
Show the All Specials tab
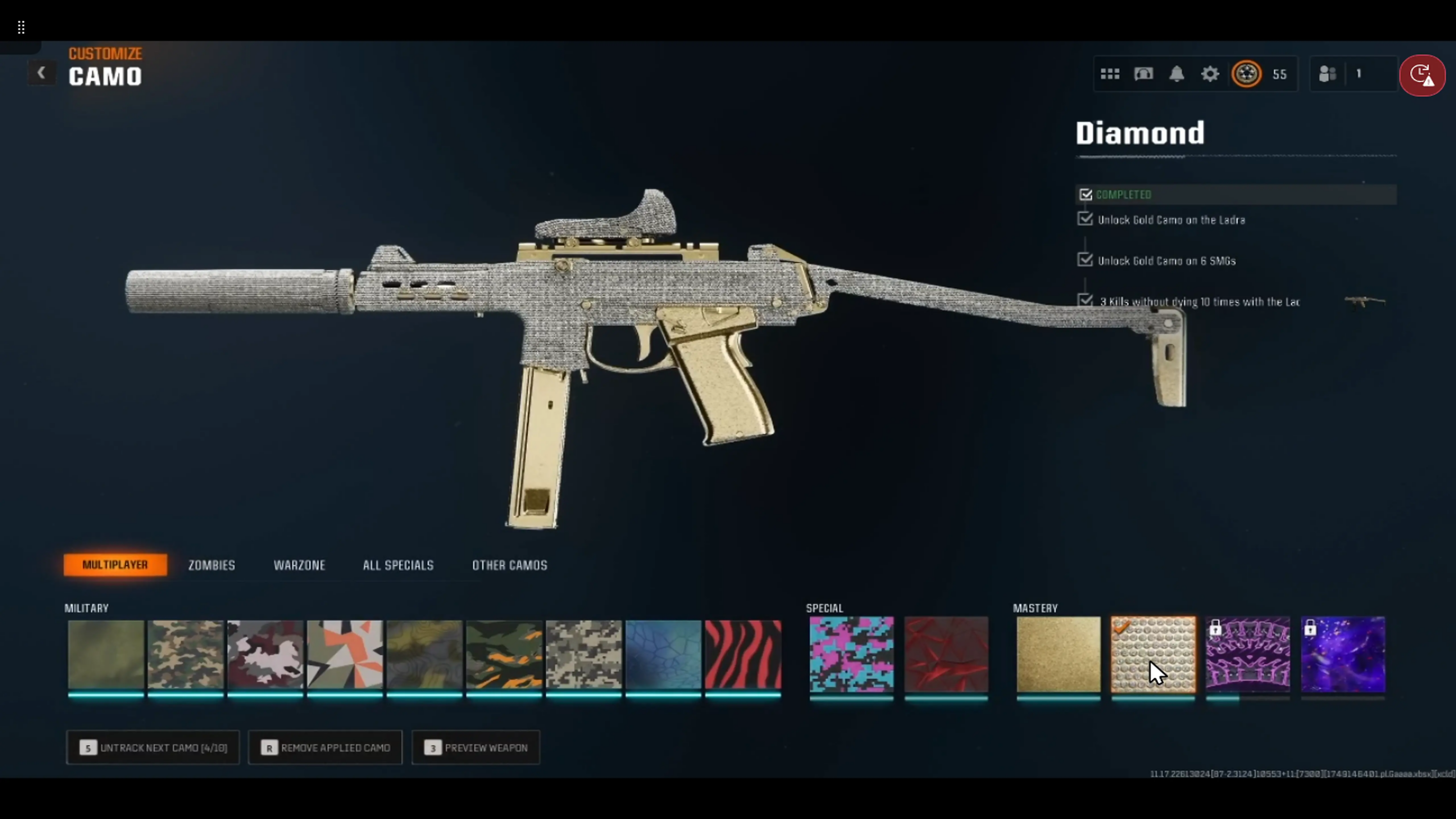[398, 565]
